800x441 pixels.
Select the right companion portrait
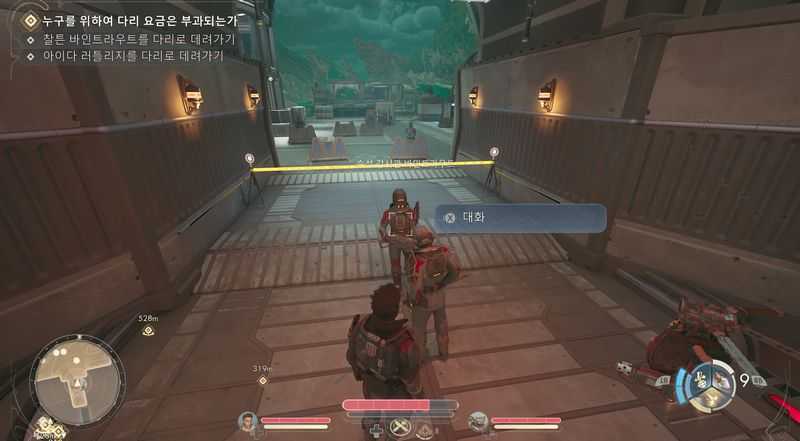[x=477, y=422]
